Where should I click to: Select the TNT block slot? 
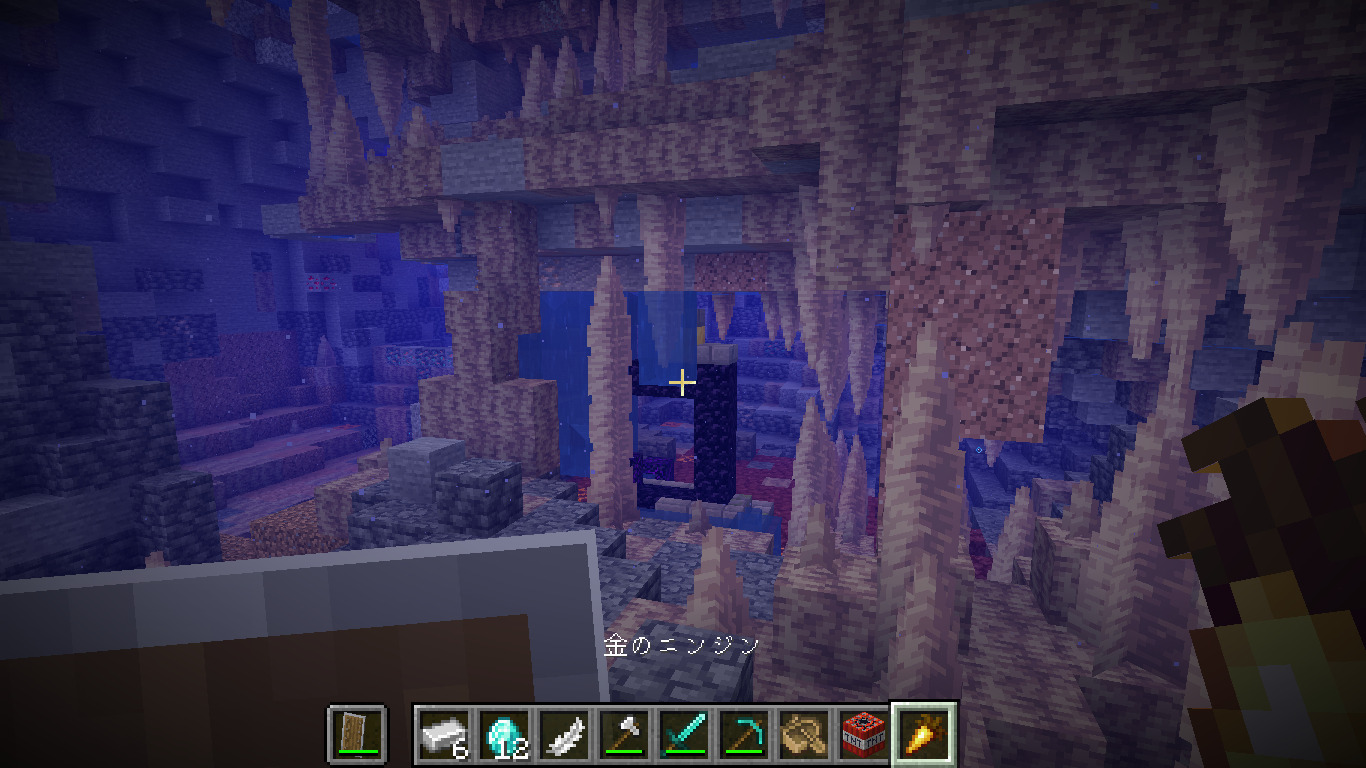[863, 734]
